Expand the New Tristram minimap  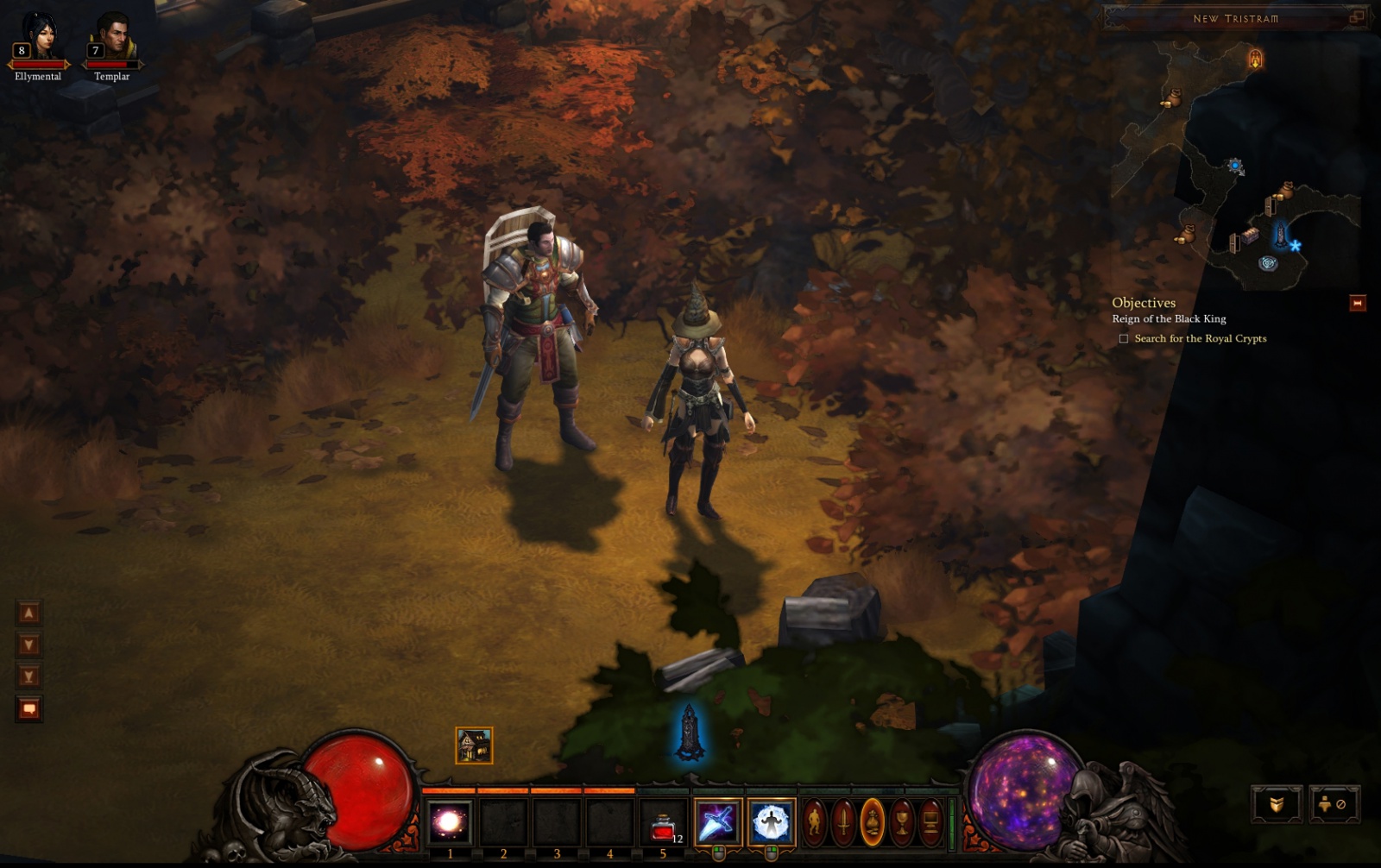pos(1357,16)
